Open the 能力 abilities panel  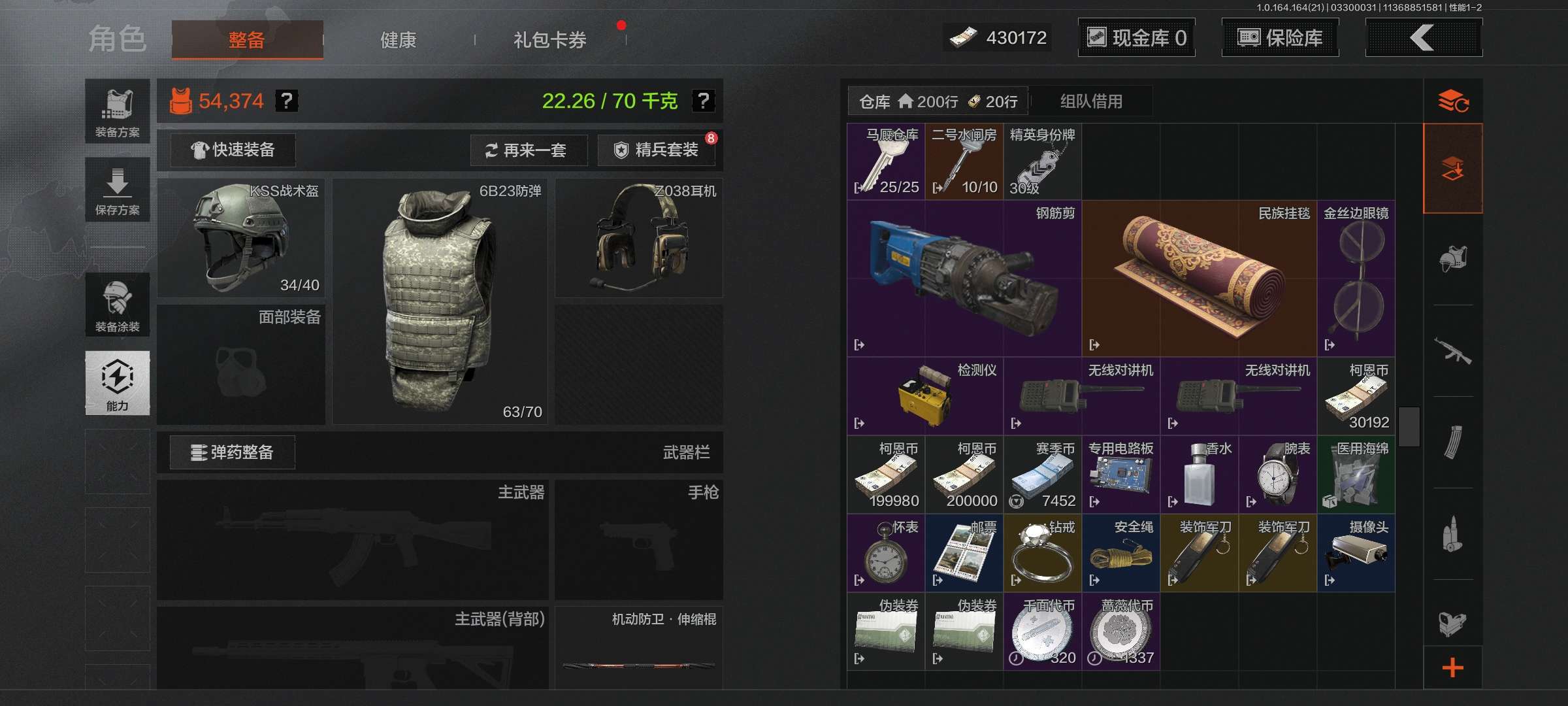coord(118,383)
